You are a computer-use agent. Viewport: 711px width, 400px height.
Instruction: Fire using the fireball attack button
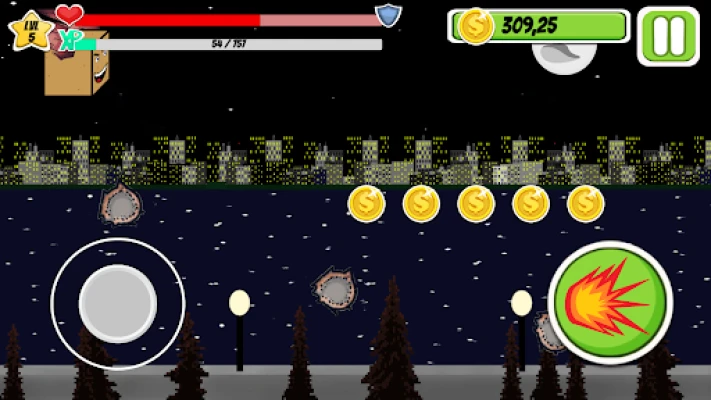pos(610,302)
